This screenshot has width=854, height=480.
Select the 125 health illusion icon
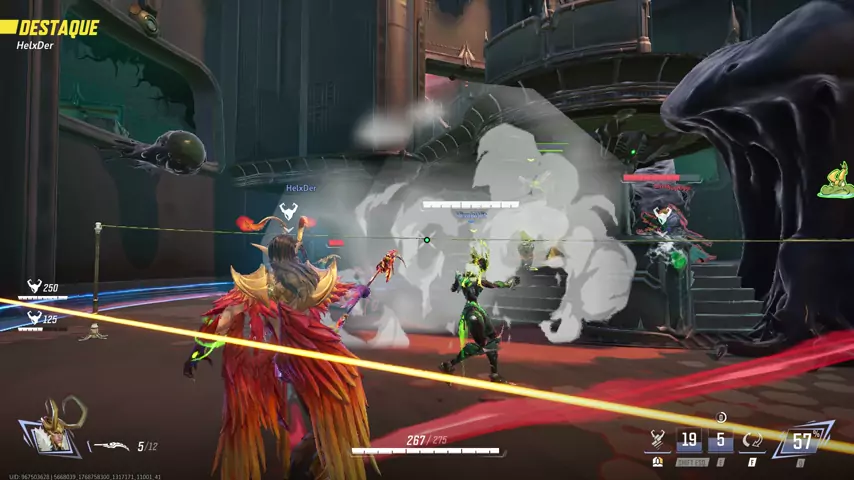click(x=34, y=318)
